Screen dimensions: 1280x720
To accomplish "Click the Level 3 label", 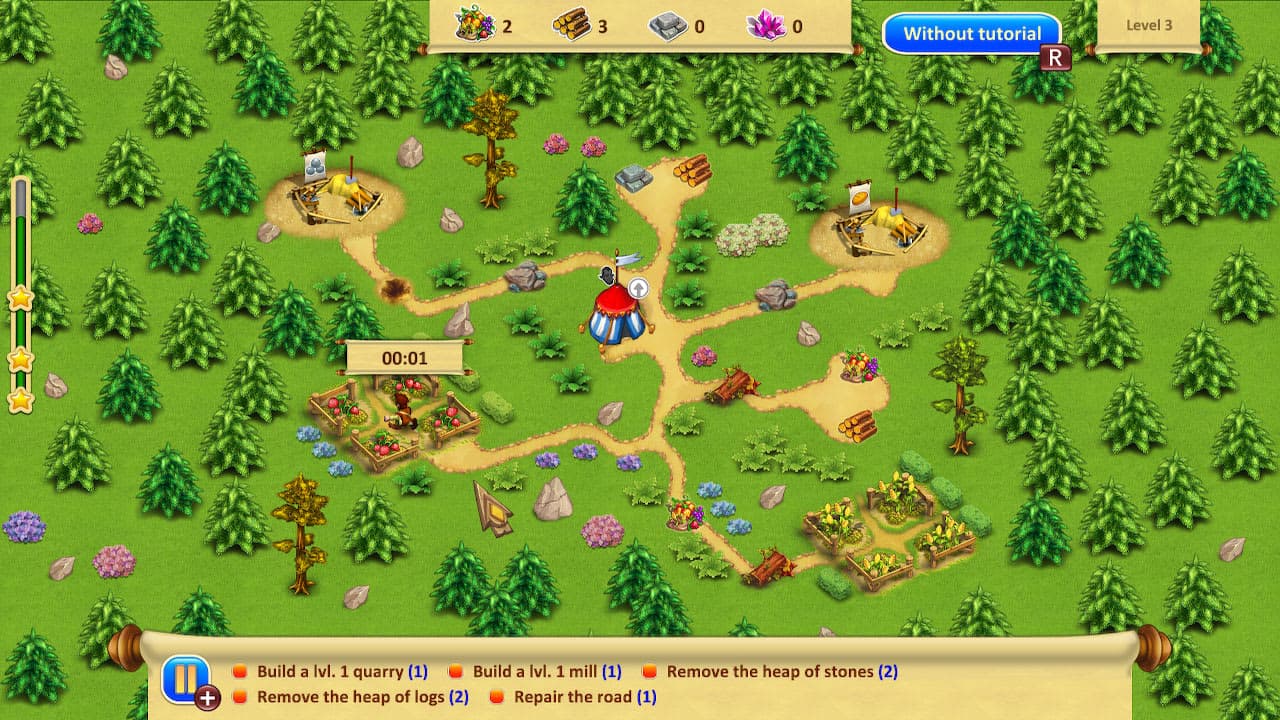I will point(1148,26).
